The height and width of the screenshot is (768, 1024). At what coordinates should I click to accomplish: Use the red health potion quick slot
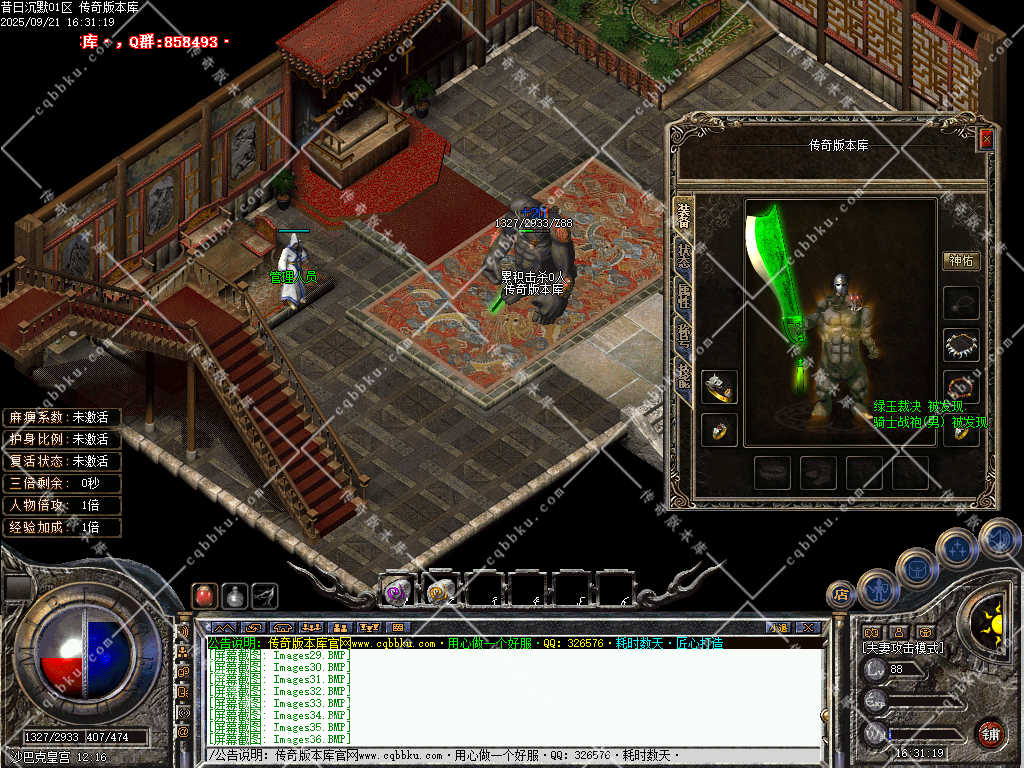(x=204, y=595)
